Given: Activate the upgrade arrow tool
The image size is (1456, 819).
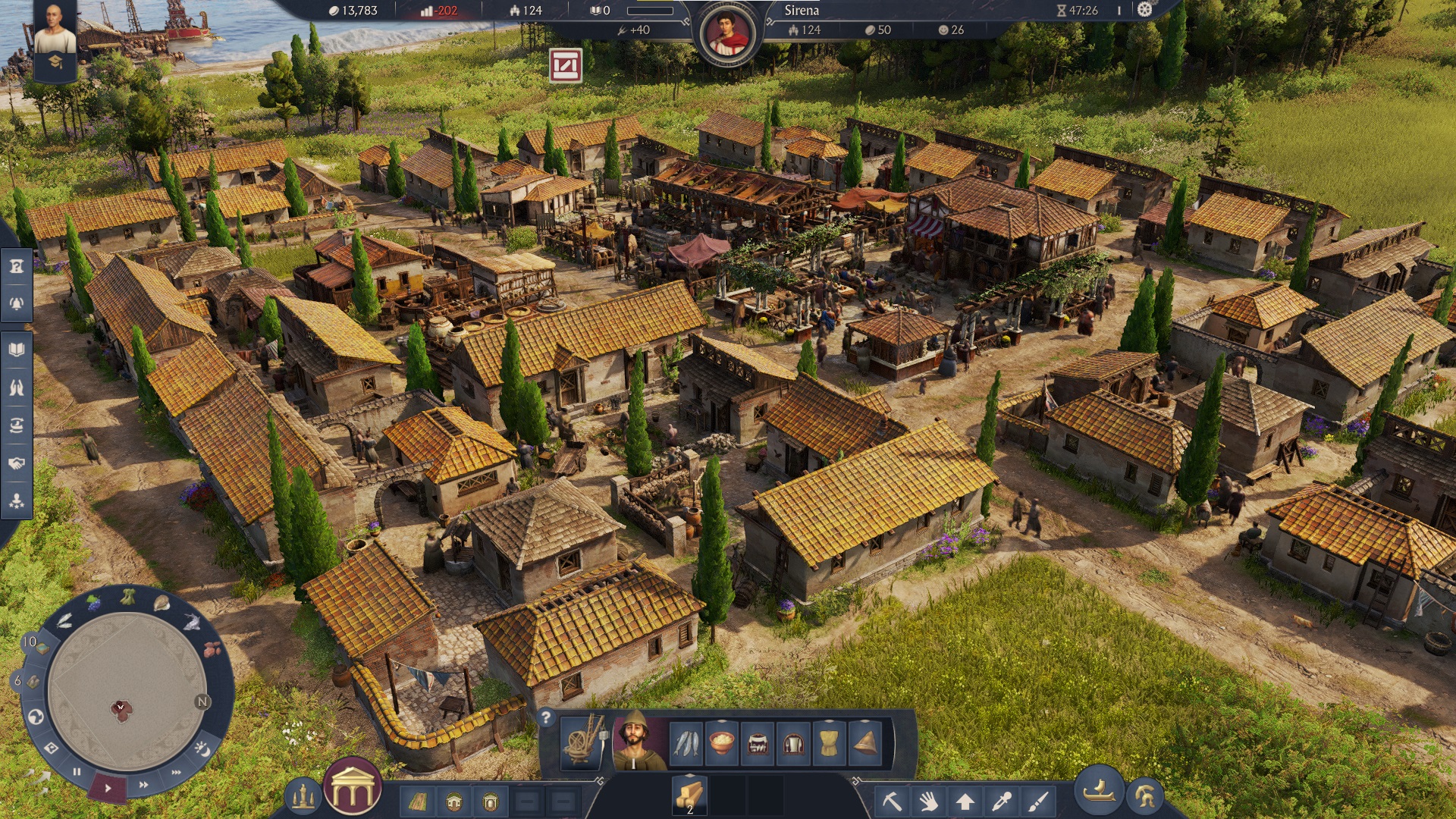Looking at the screenshot, I should (965, 801).
